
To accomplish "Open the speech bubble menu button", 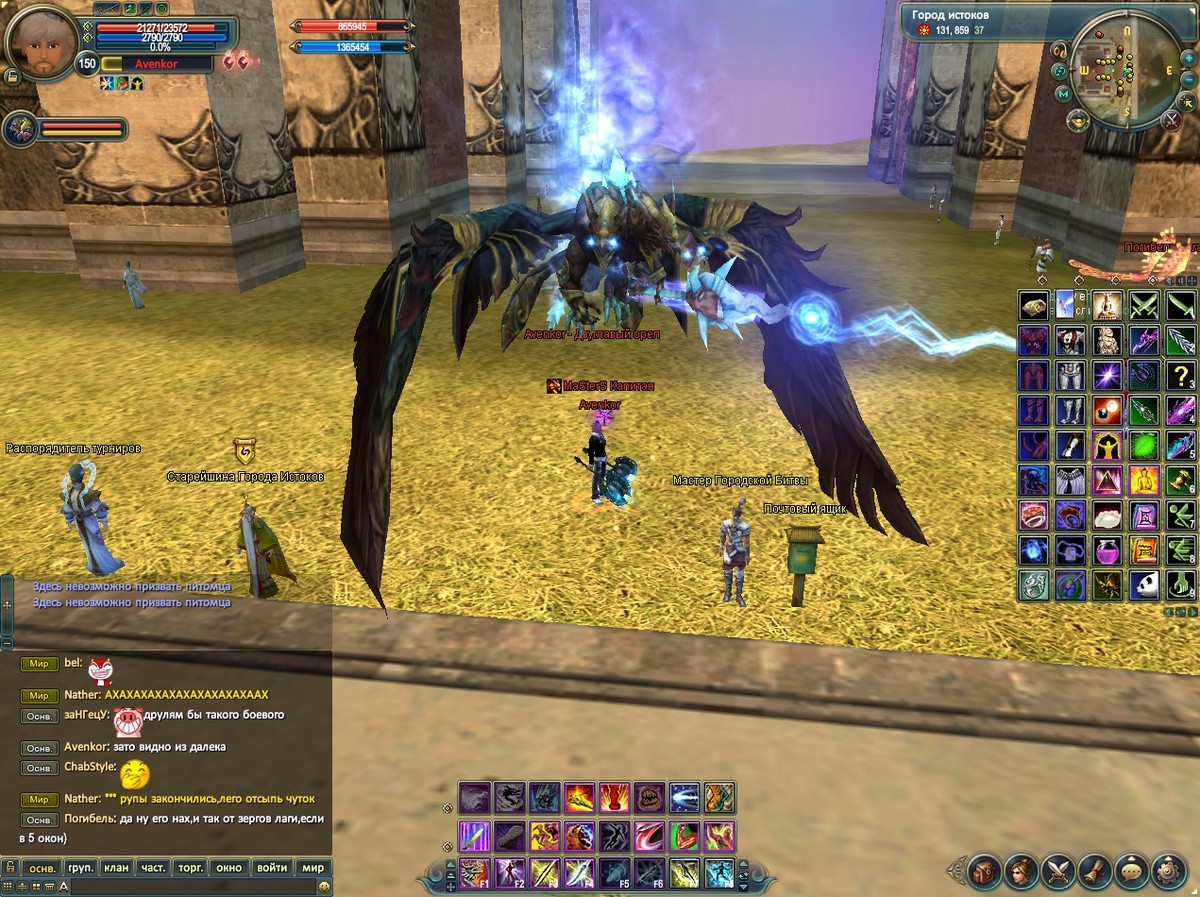I will click(x=1132, y=871).
